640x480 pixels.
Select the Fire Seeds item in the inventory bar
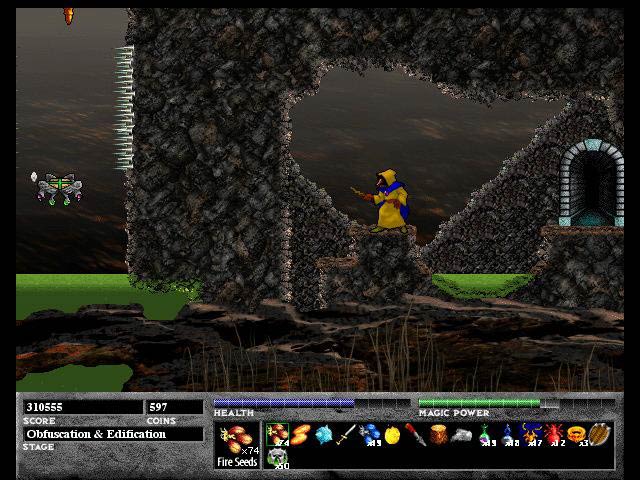click(277, 433)
